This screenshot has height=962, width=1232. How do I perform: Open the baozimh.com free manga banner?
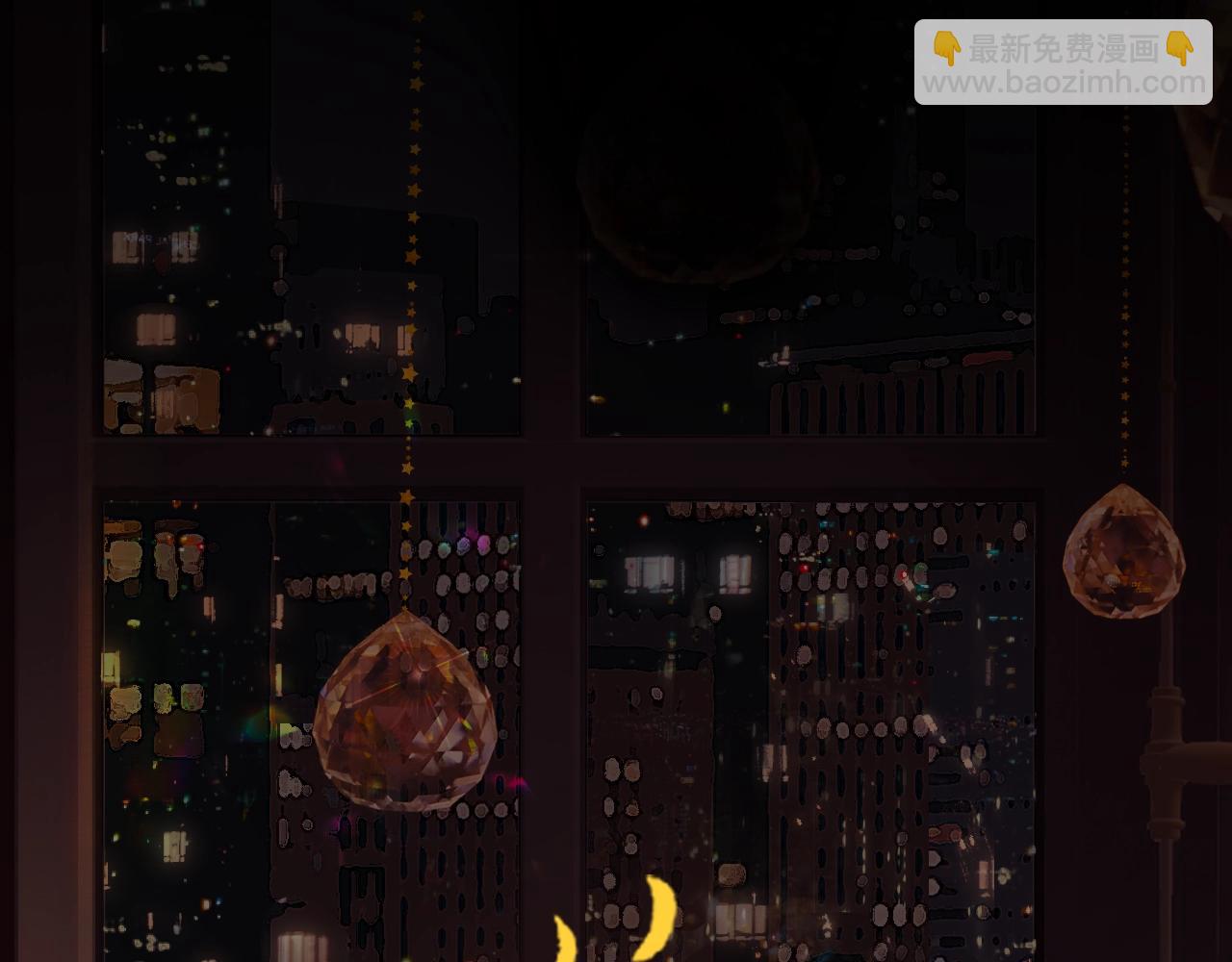(x=1063, y=63)
